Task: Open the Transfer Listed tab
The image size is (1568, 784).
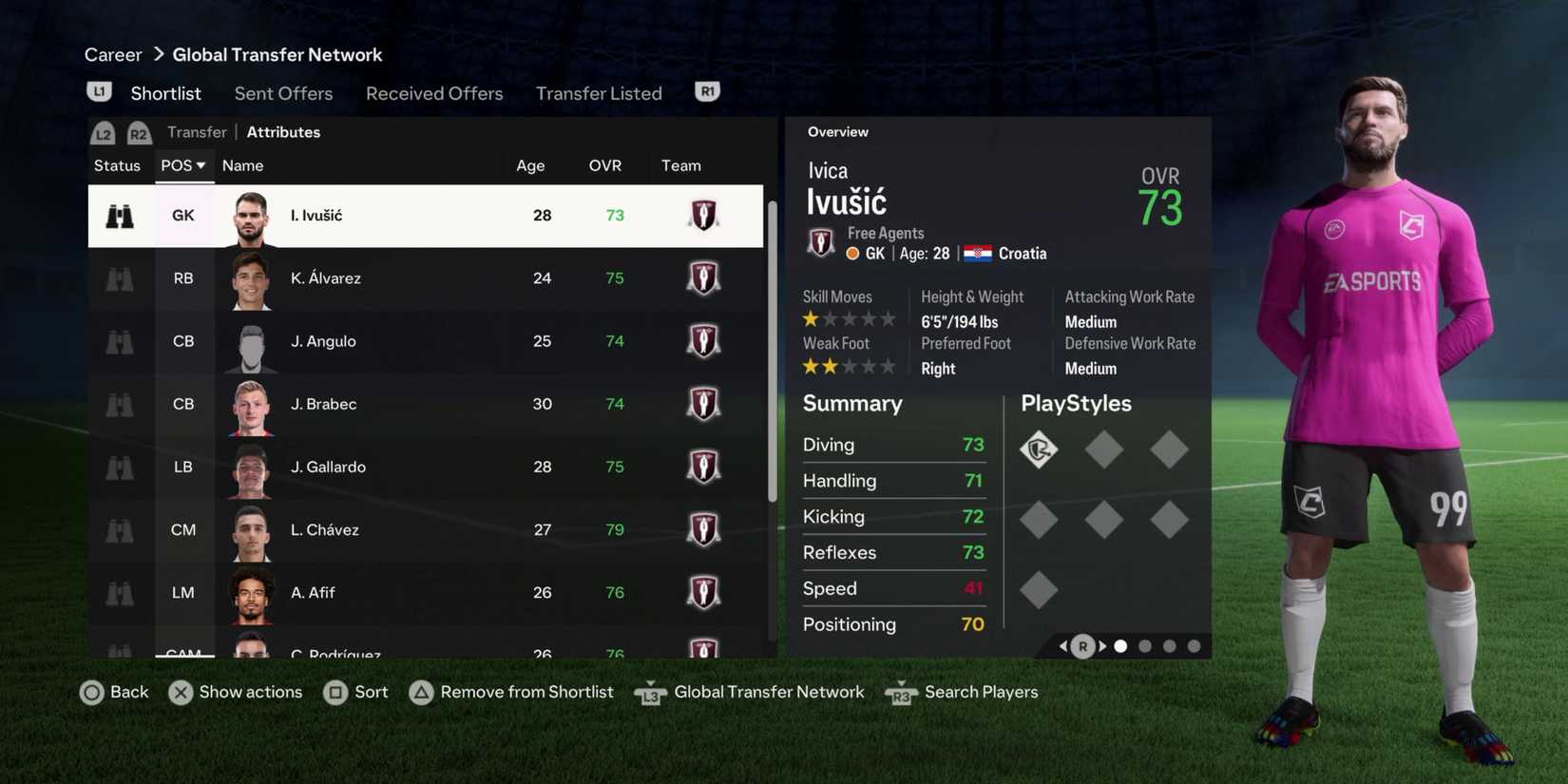Action: [599, 93]
